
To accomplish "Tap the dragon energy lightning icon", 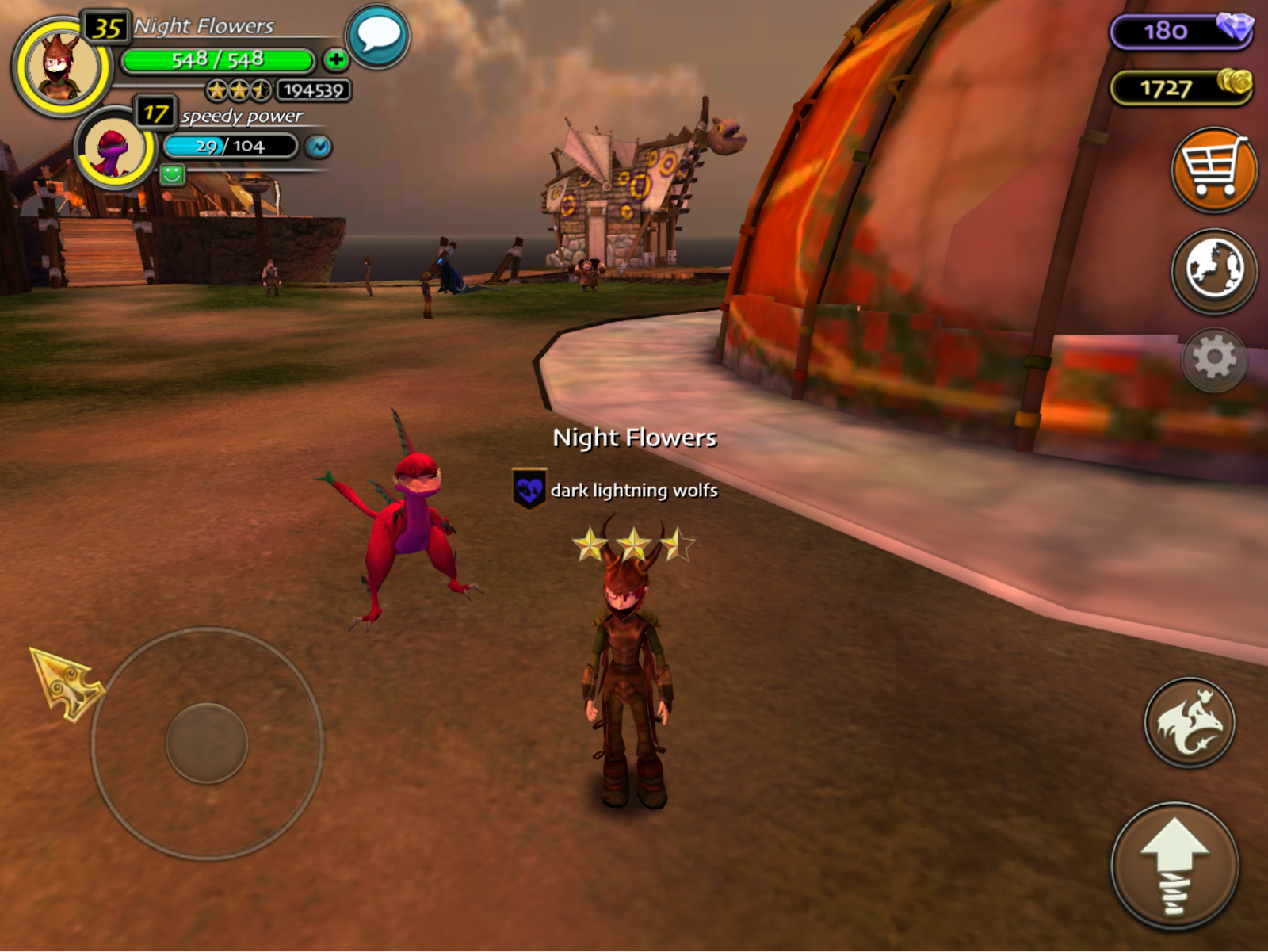I will [319, 147].
